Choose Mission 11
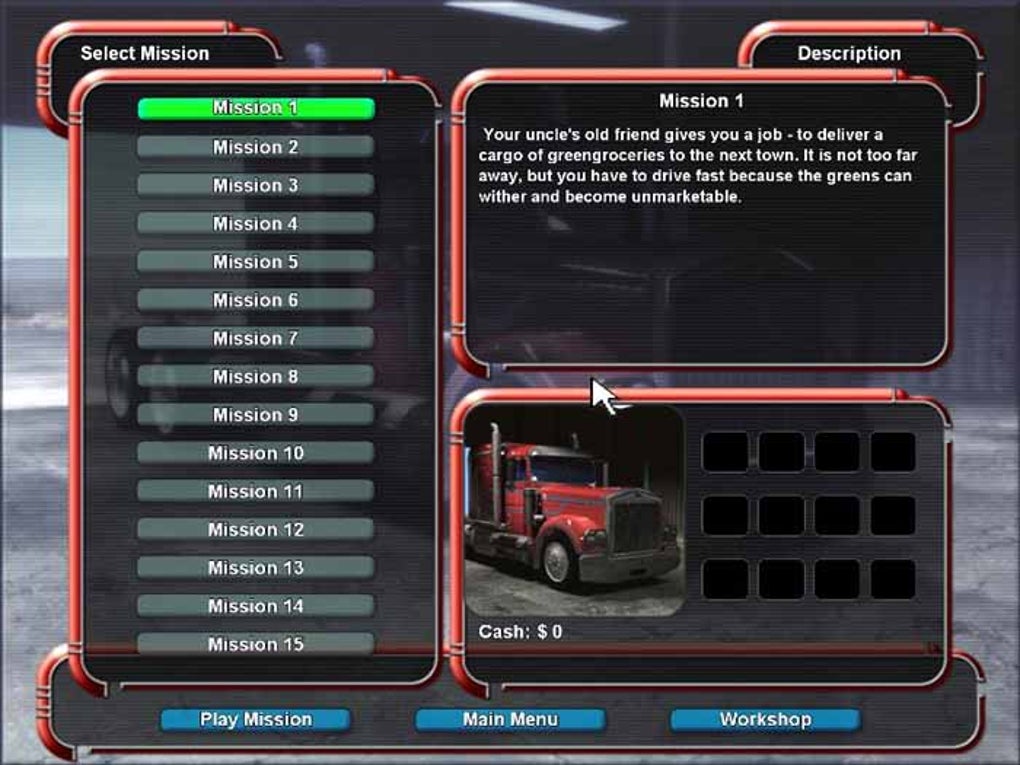Image resolution: width=1020 pixels, height=765 pixels. pos(255,491)
